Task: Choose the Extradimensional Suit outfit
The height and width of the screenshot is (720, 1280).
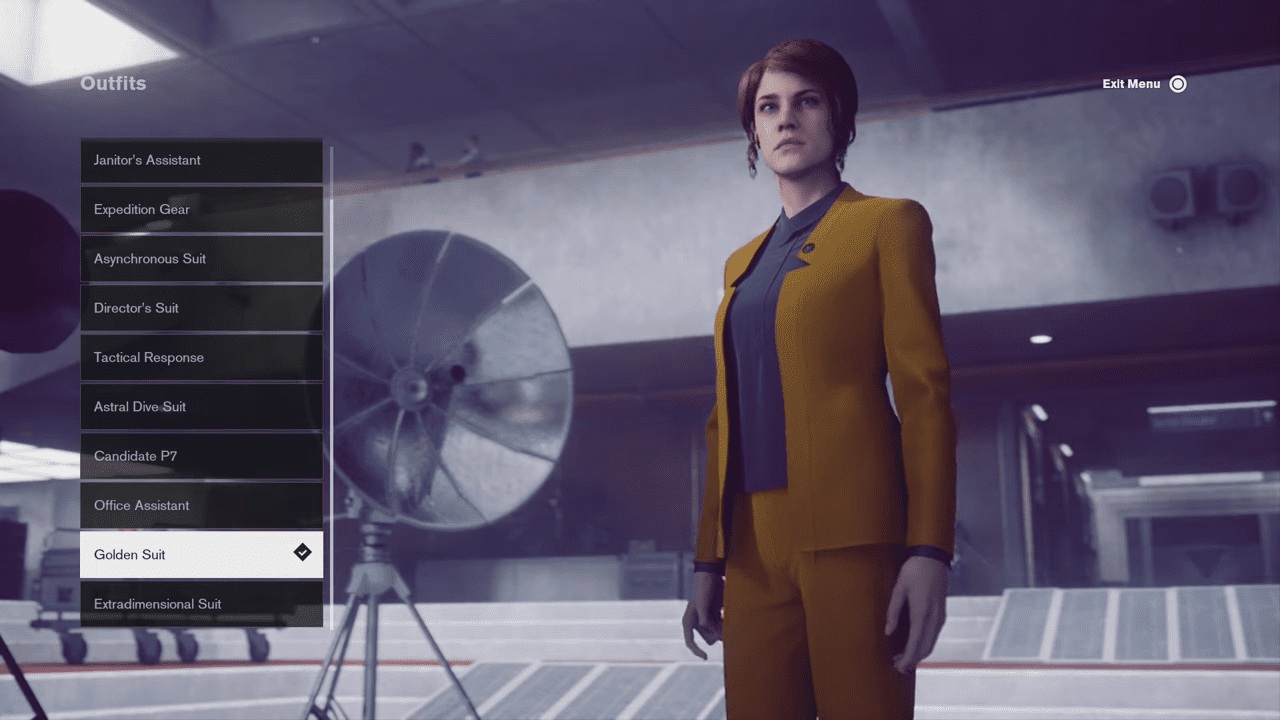Action: coord(201,604)
